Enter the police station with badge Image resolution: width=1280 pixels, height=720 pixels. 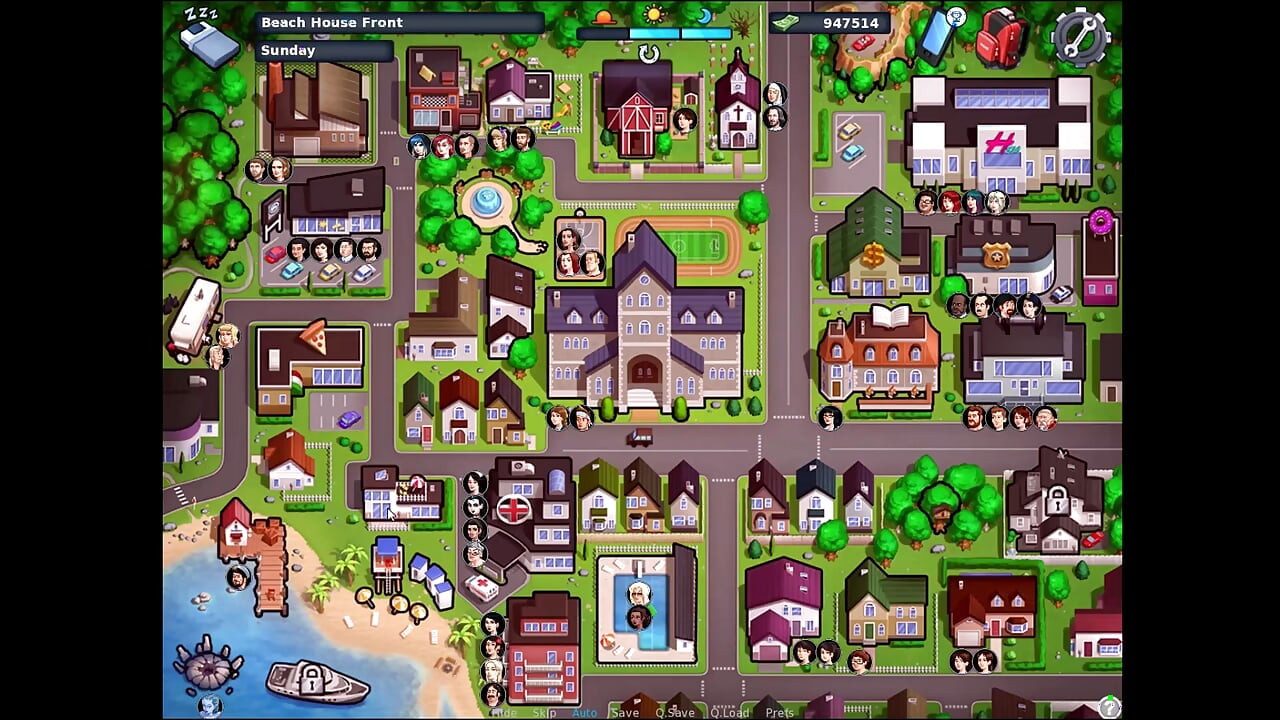pyautogui.click(x=999, y=255)
